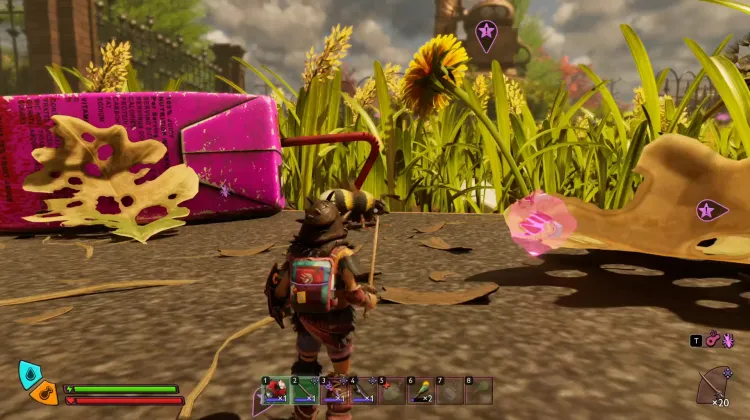The height and width of the screenshot is (420, 750).
Task: Click the pink bug icon beside T
Action: point(727,341)
